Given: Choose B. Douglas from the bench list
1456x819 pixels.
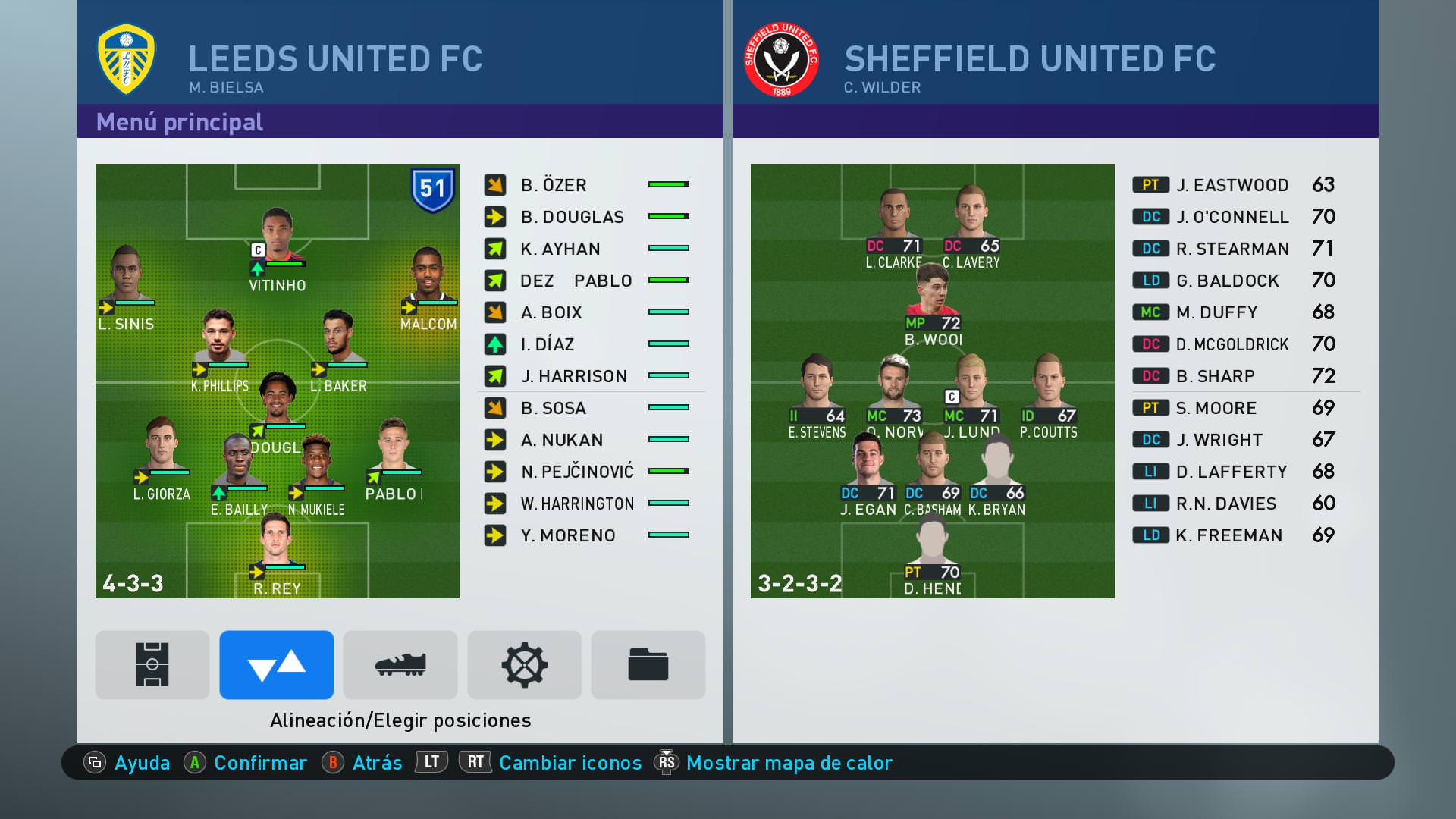Looking at the screenshot, I should [572, 217].
